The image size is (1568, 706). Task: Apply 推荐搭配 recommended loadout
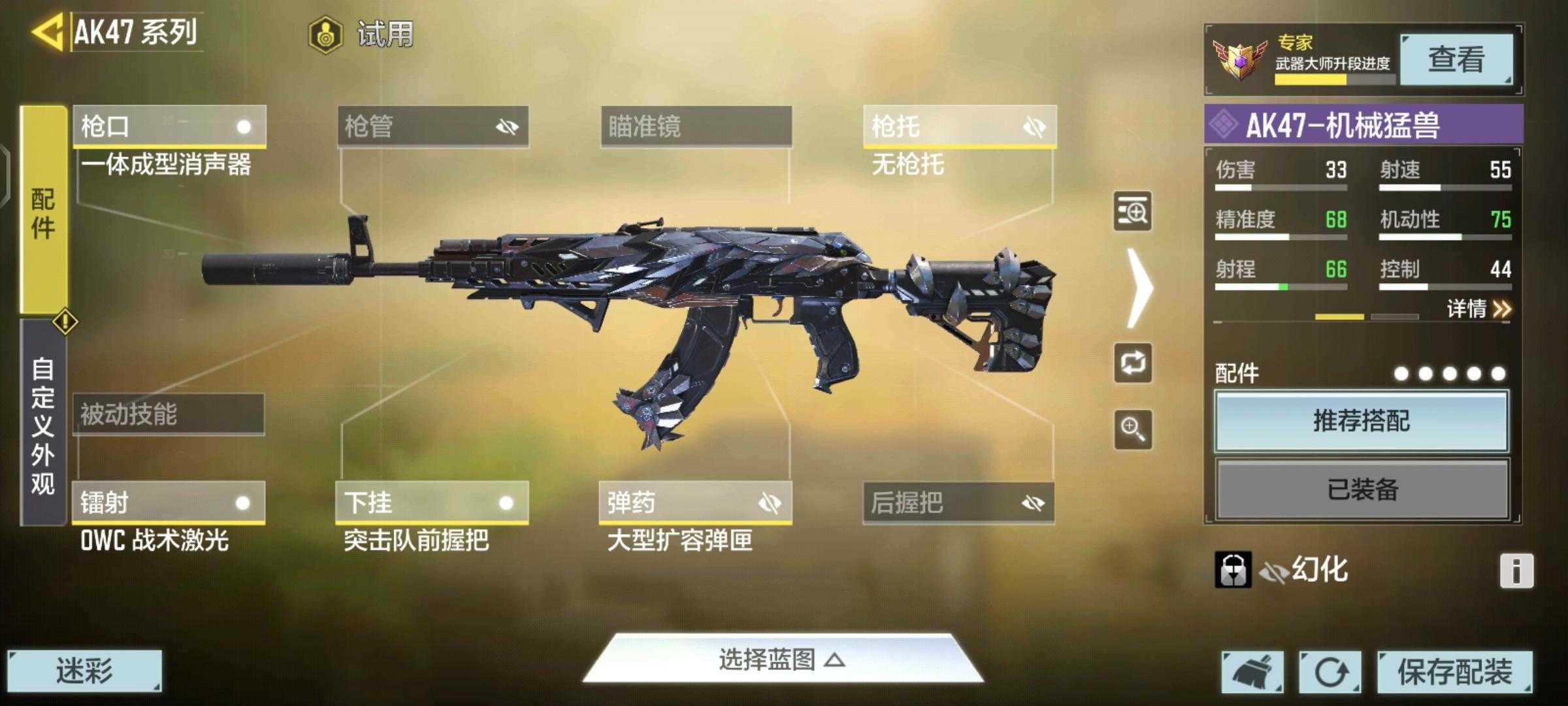[1362, 421]
